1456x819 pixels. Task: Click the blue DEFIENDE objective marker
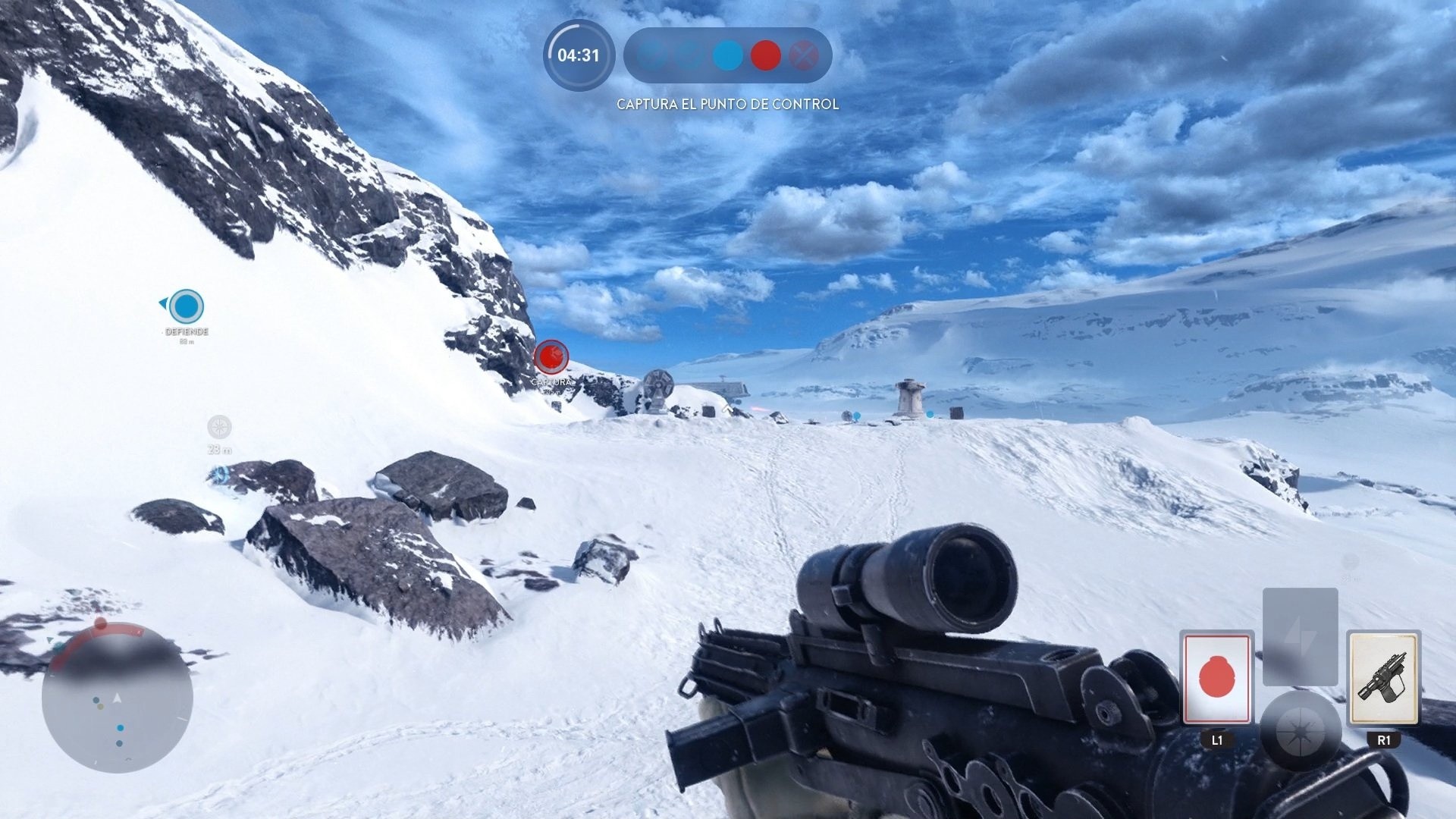[187, 309]
